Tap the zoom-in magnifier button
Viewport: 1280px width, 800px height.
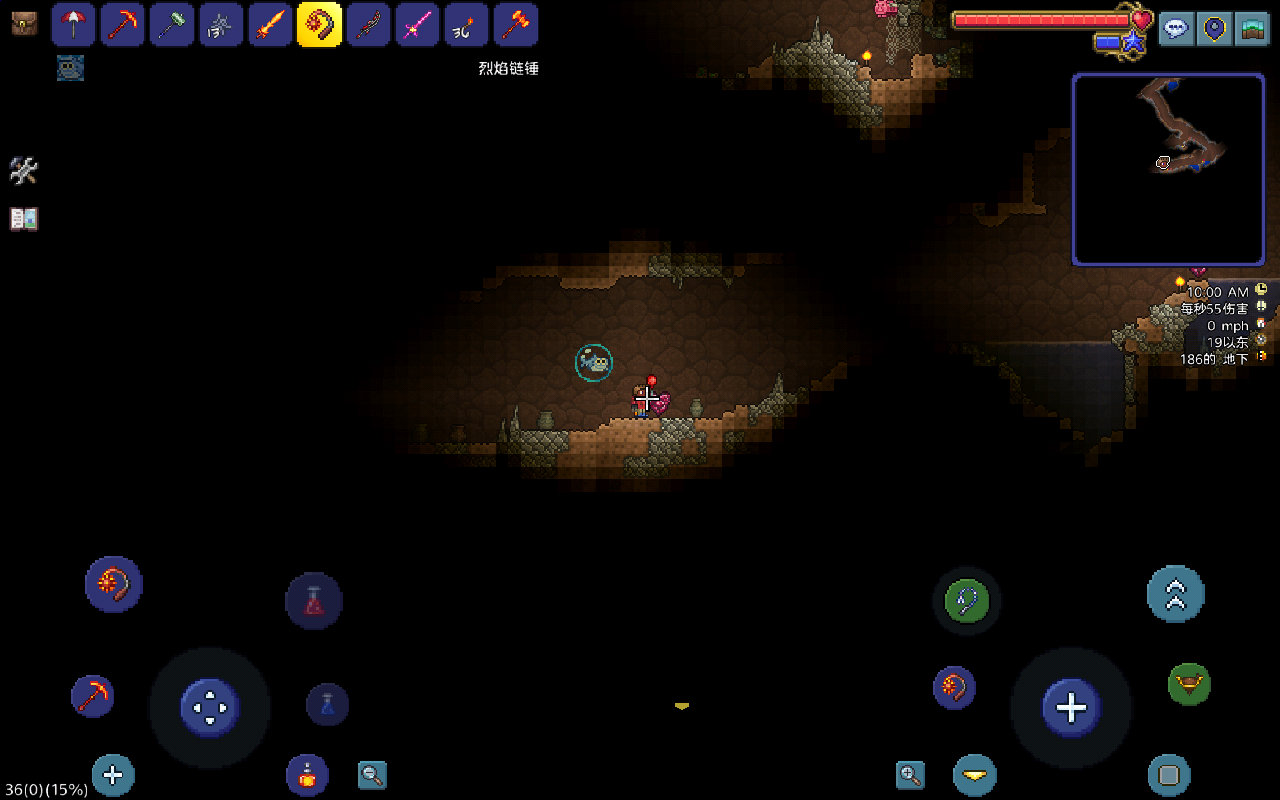click(x=910, y=774)
